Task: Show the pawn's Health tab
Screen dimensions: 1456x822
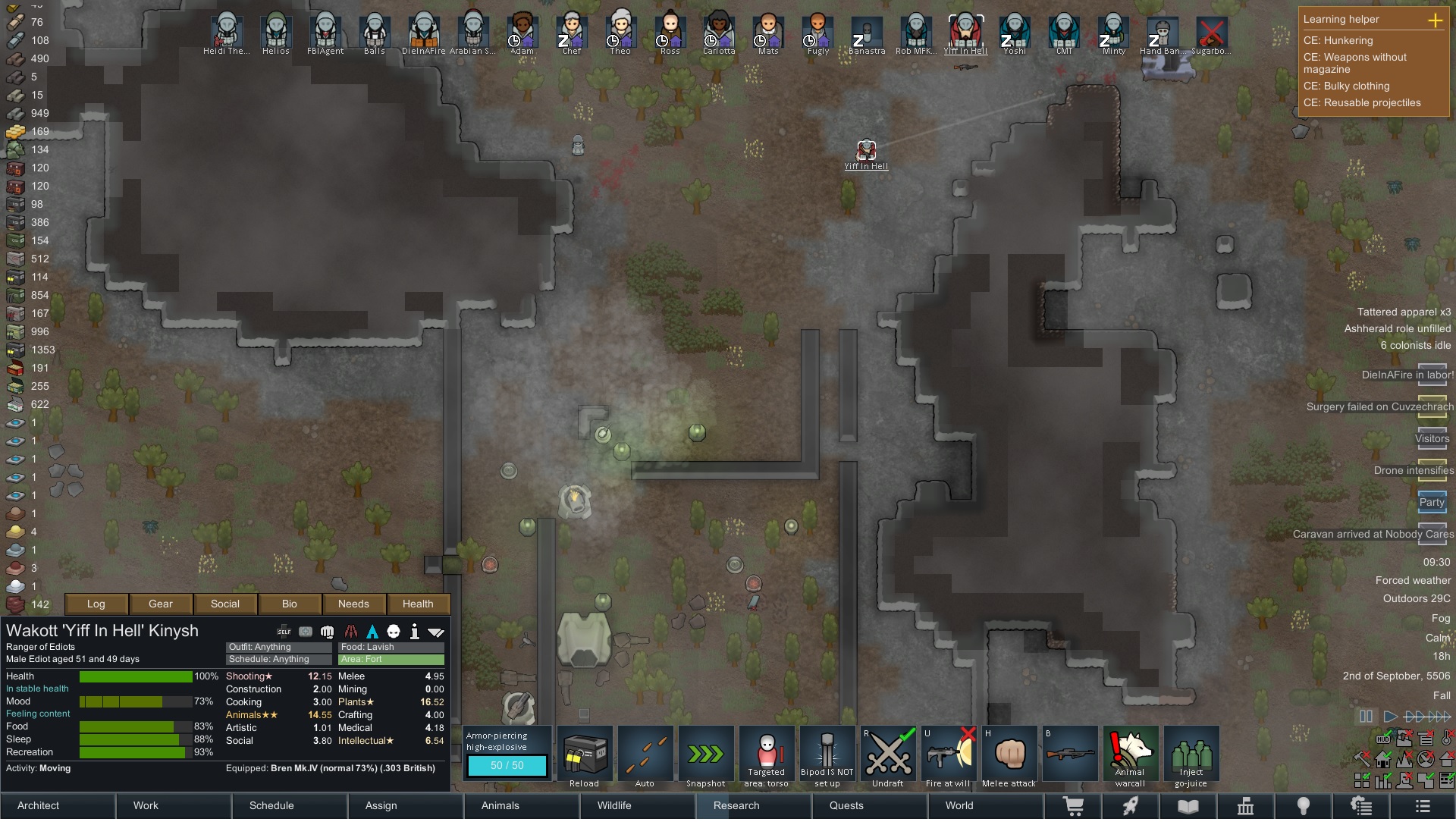Action: (x=418, y=604)
